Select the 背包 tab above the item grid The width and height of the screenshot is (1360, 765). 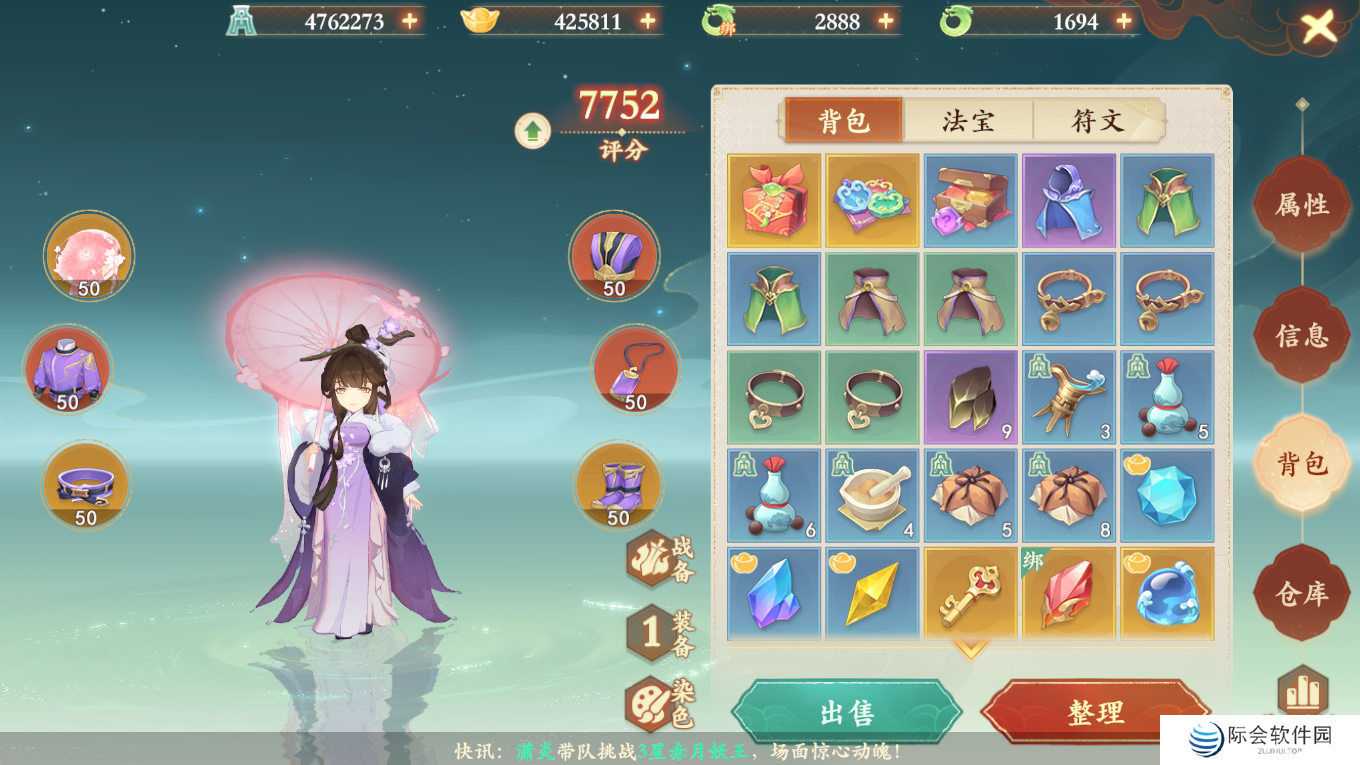pyautogui.click(x=844, y=121)
